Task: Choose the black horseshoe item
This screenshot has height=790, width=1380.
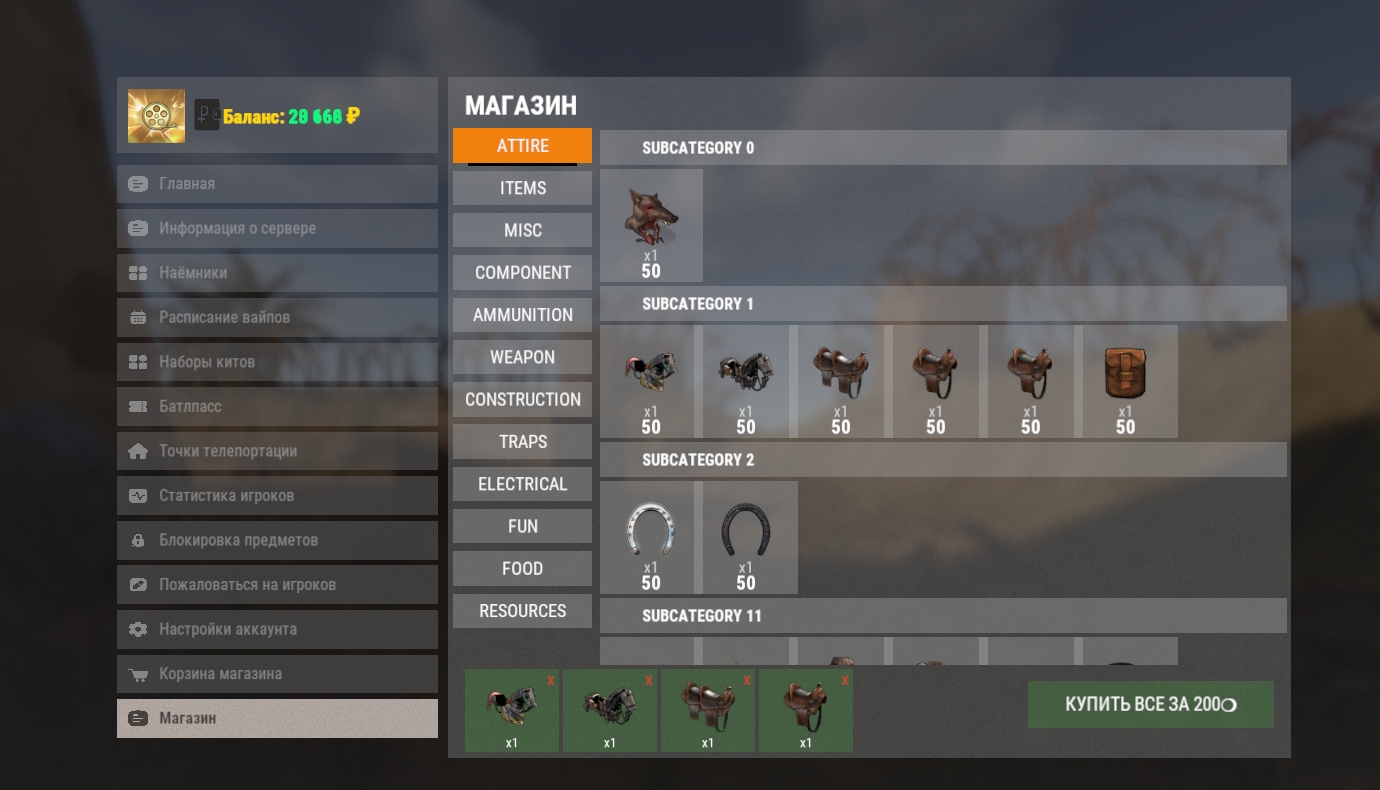Action: [x=746, y=537]
